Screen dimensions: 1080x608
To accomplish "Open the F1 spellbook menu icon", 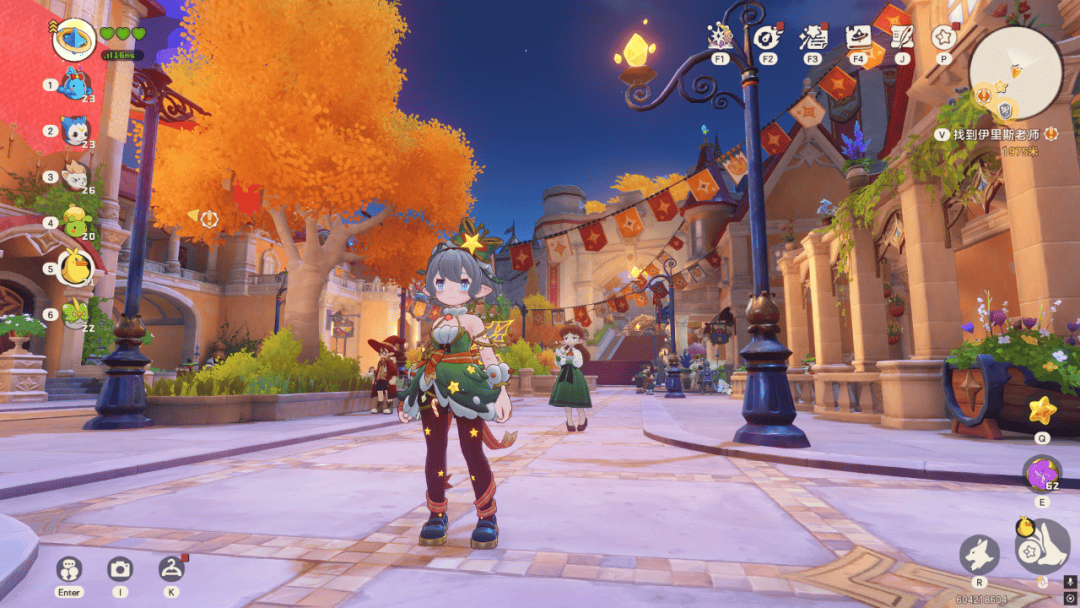I will tap(720, 37).
